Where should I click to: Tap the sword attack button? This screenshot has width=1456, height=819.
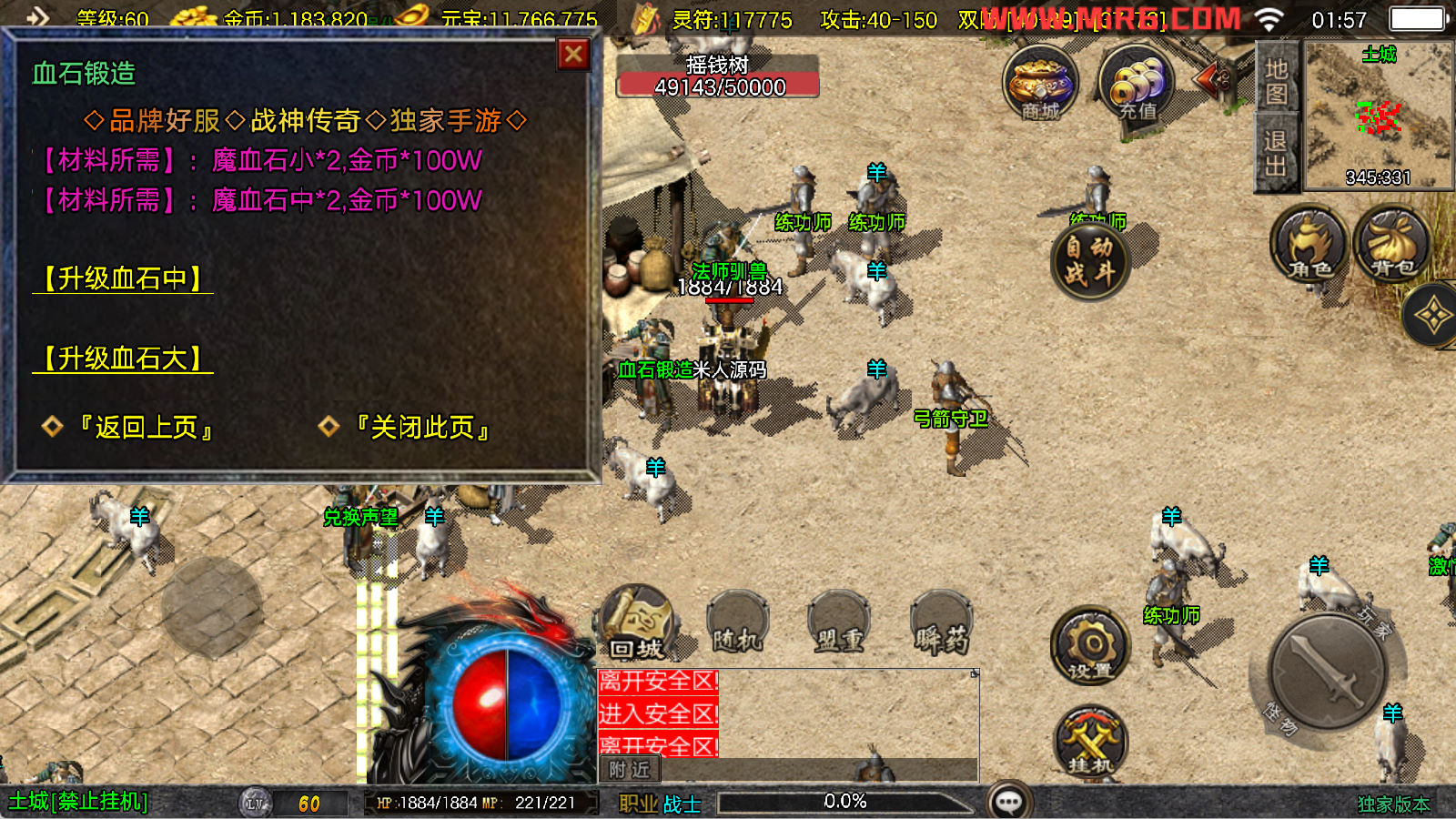click(1327, 672)
